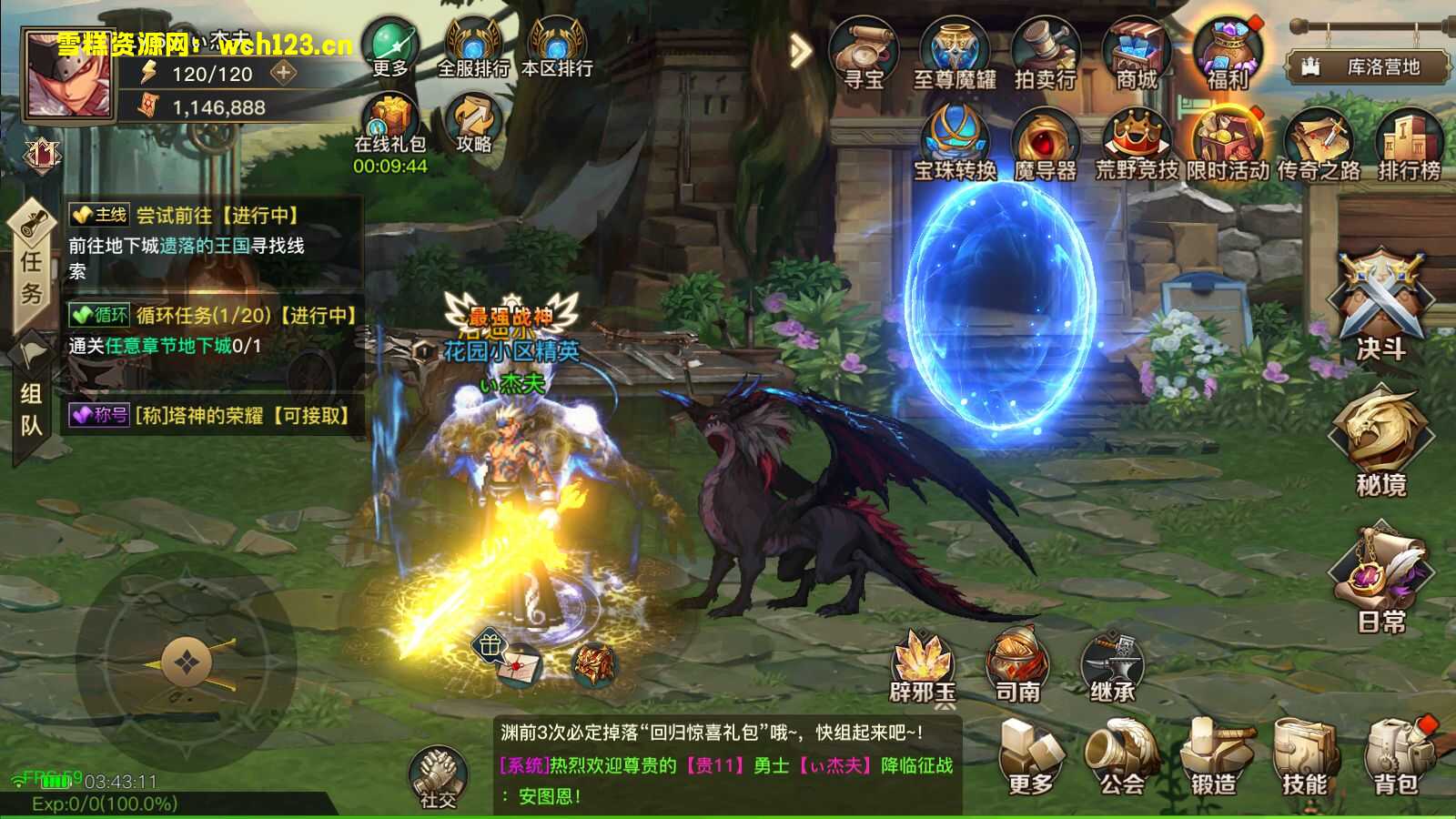Viewport: 1456px width, 819px height.
Task: Go to 锻造 forging
Action: point(1214,755)
